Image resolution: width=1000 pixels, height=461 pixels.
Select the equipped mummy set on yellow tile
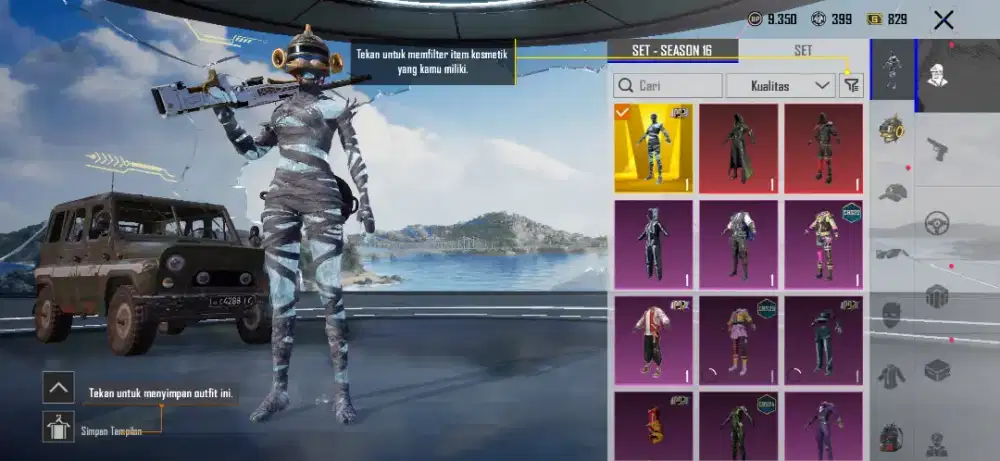tap(653, 148)
